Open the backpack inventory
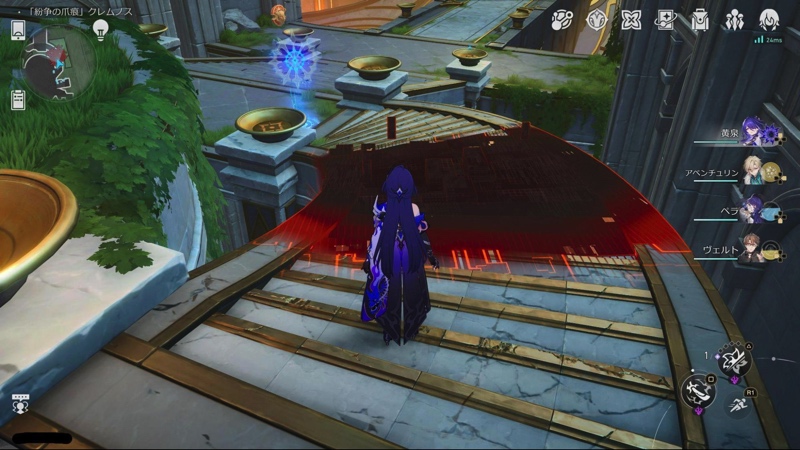Viewport: 800px width, 450px height. (x=700, y=19)
